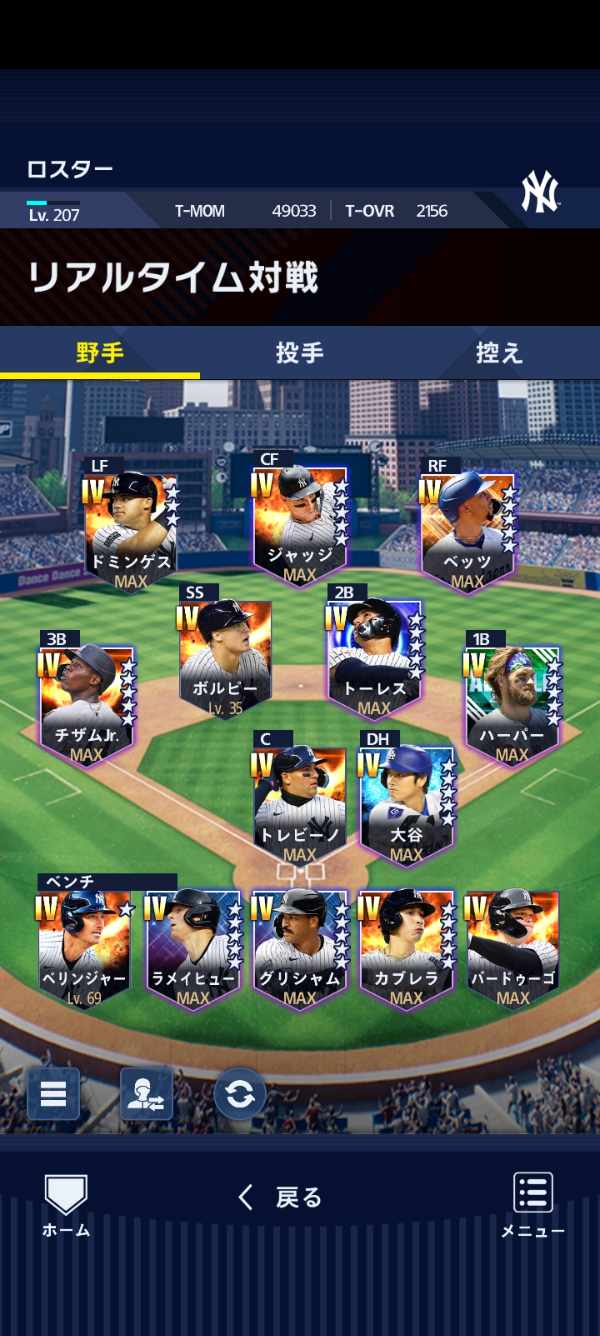Pick SS player card ボルピー

(226, 655)
